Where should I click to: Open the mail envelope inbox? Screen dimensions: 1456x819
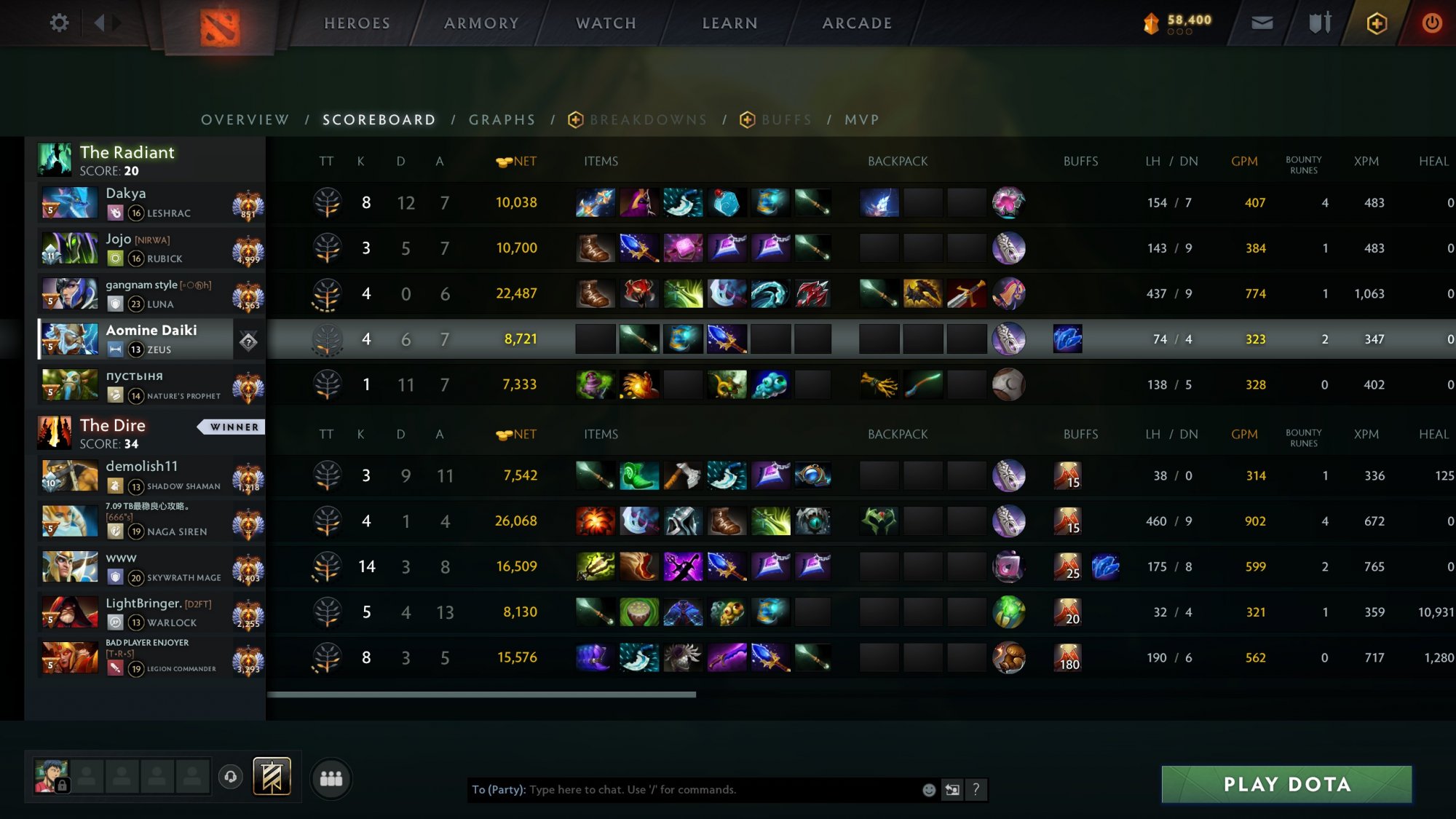pyautogui.click(x=1262, y=23)
